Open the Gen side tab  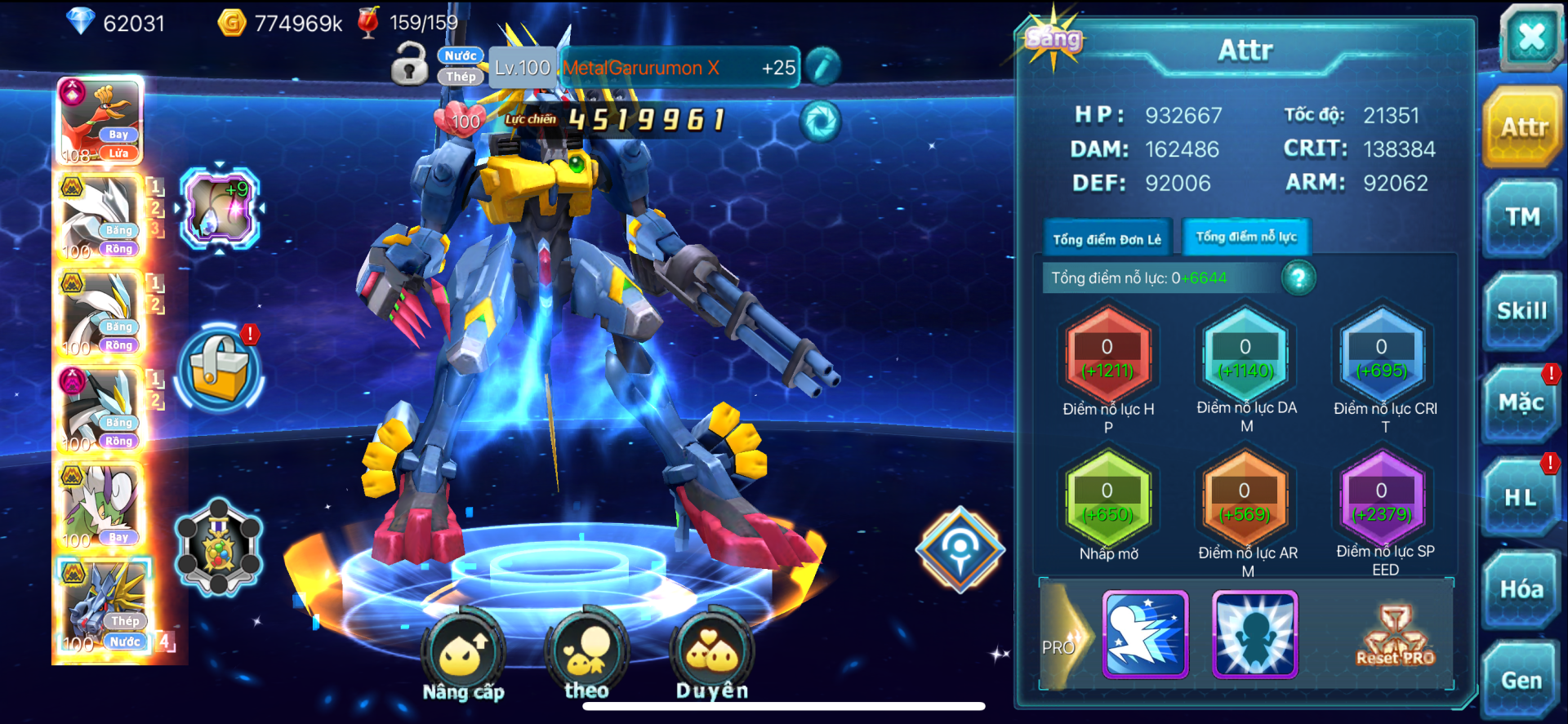click(x=1521, y=681)
